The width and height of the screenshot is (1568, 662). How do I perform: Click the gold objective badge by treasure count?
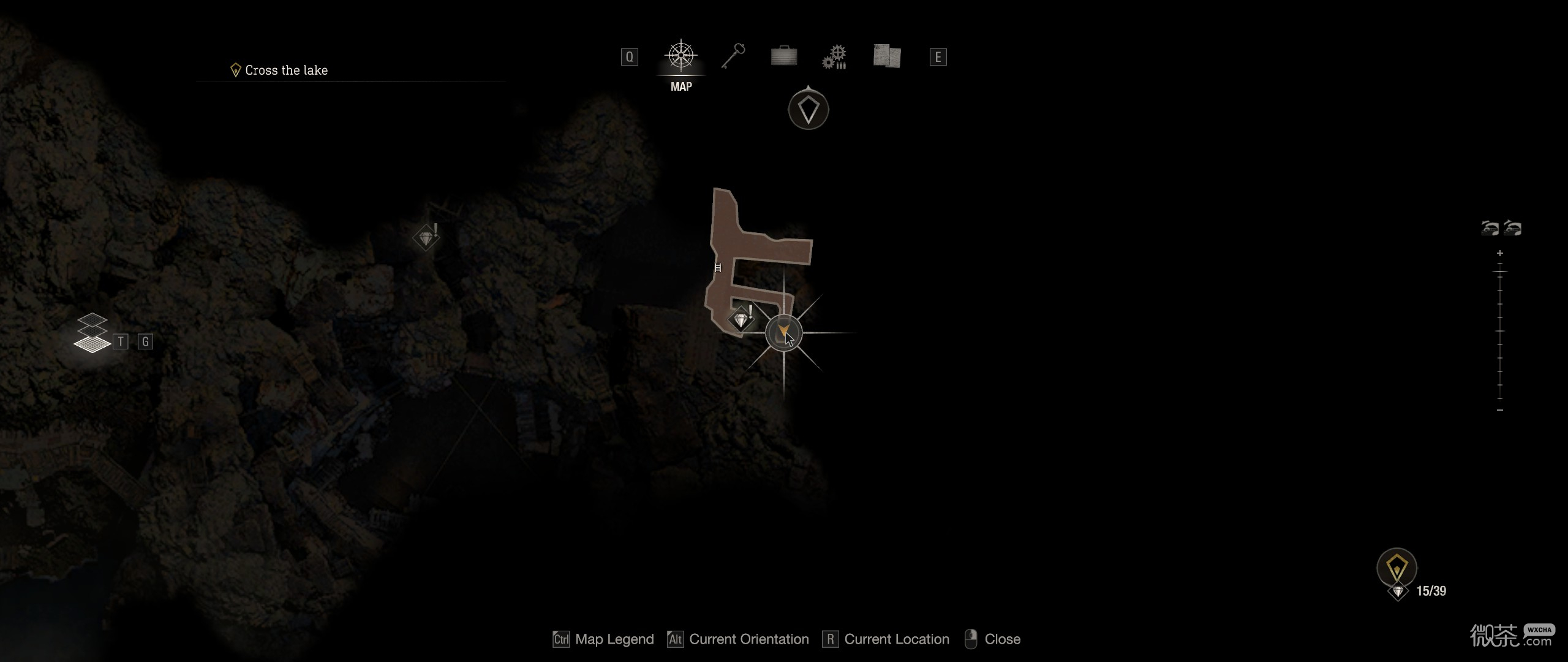click(x=1396, y=567)
